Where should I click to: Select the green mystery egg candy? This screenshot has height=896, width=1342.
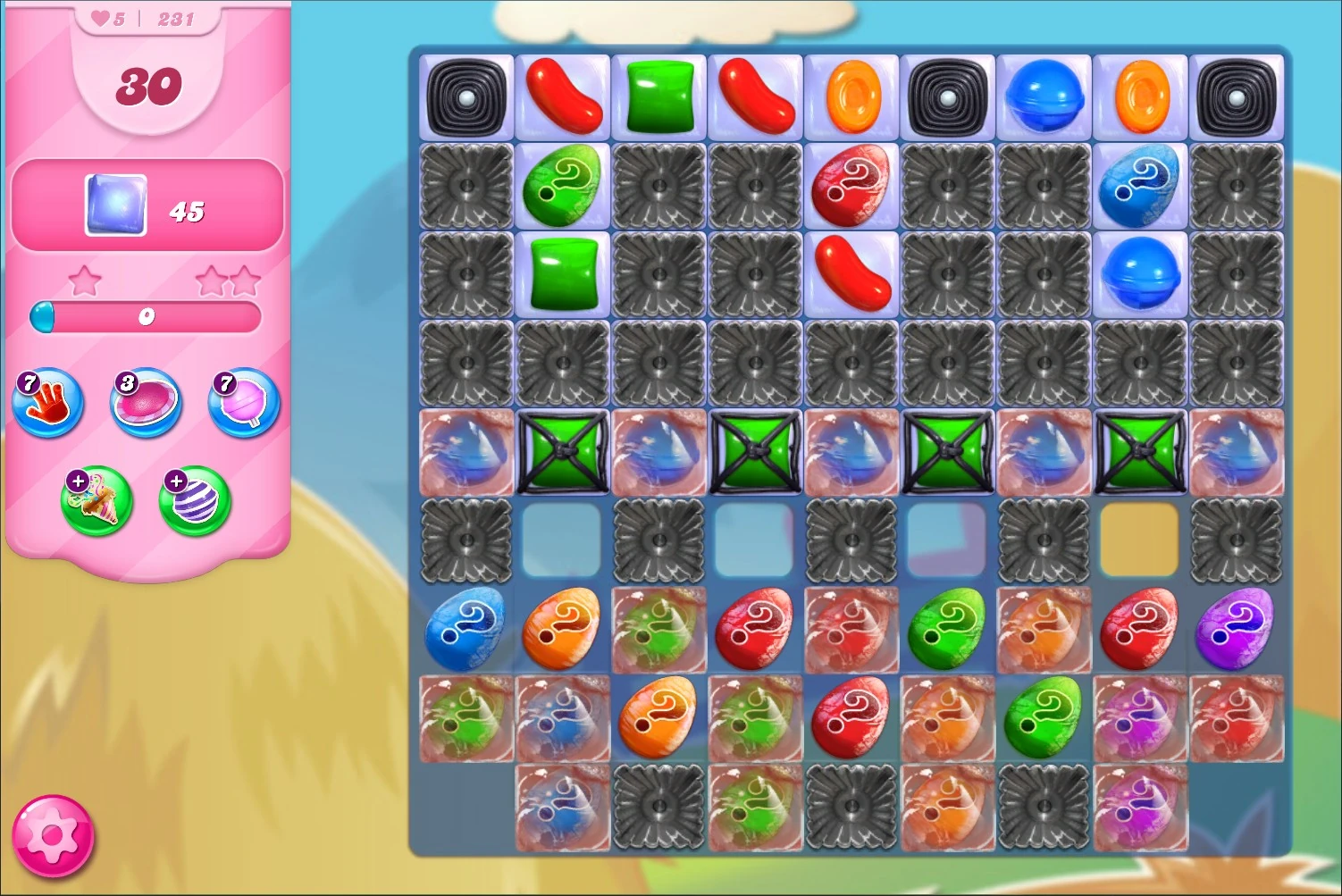click(x=563, y=188)
